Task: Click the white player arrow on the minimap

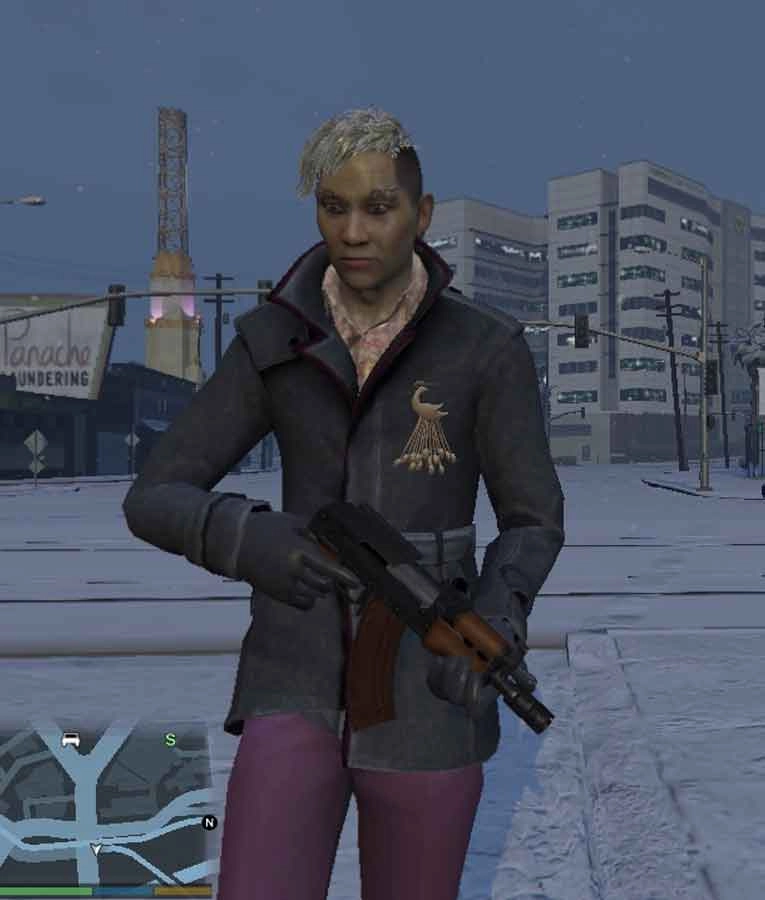Action: click(x=96, y=849)
